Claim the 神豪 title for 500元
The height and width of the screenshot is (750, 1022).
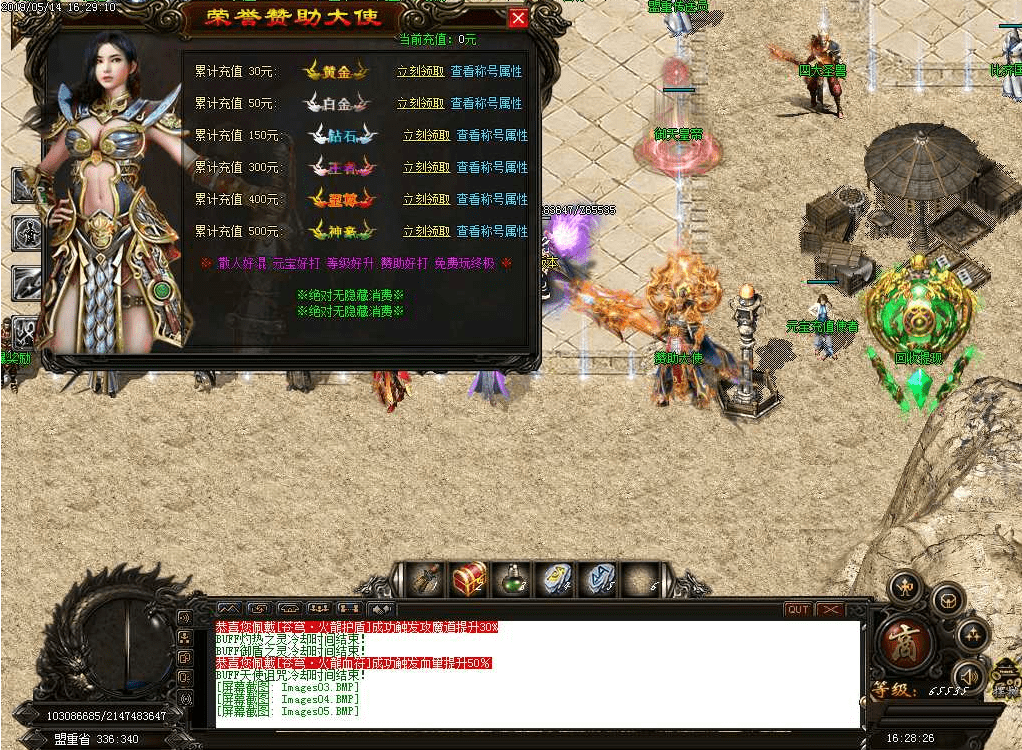pyautogui.click(x=426, y=231)
